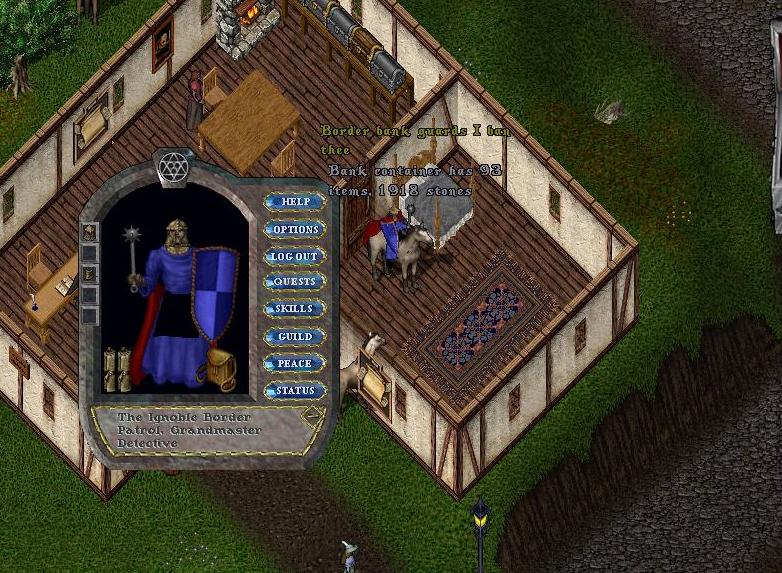Open the scrolls icon beside the character
782x573 pixels.
(117, 368)
